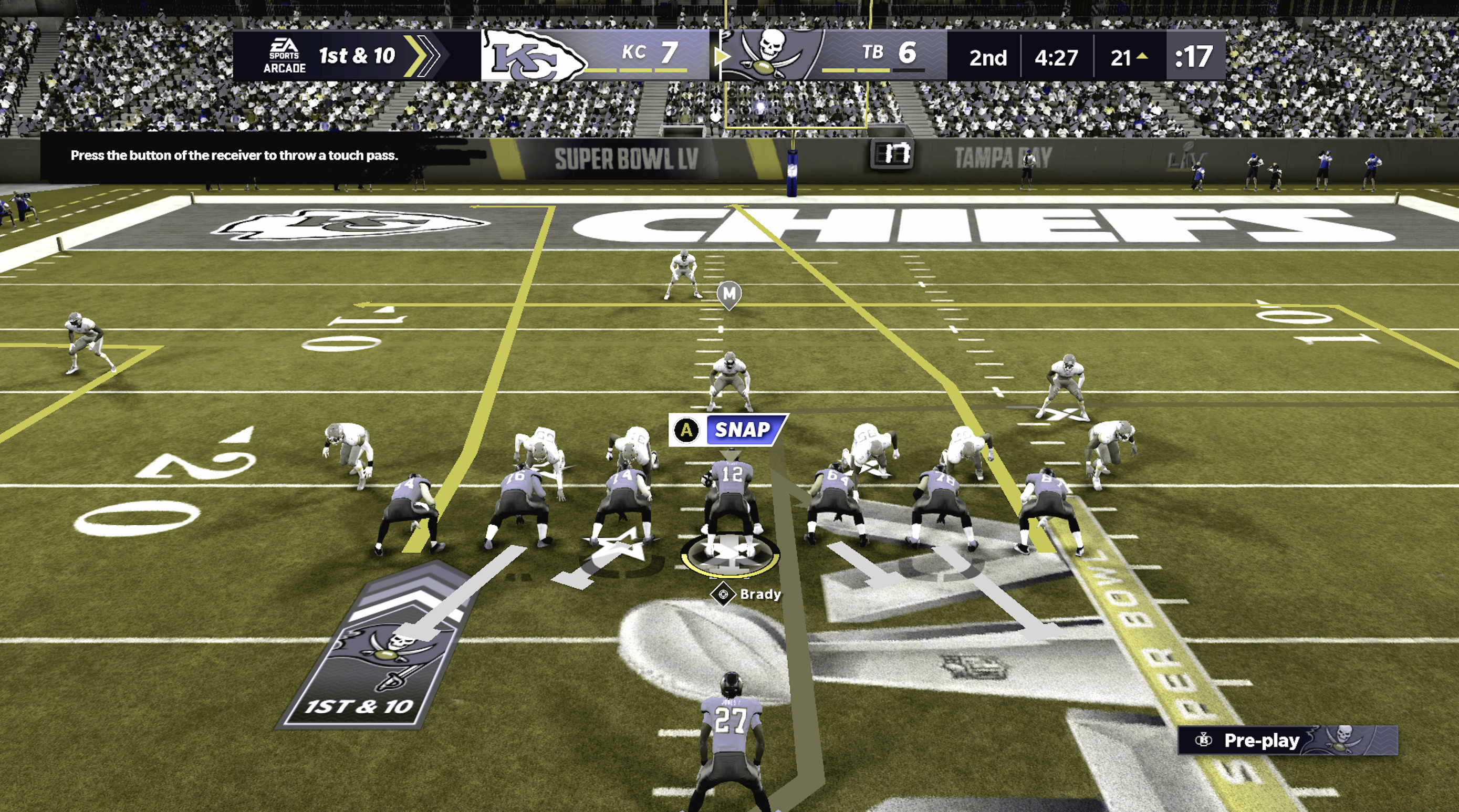
Task: Open the Pre-play menu
Action: (1261, 741)
